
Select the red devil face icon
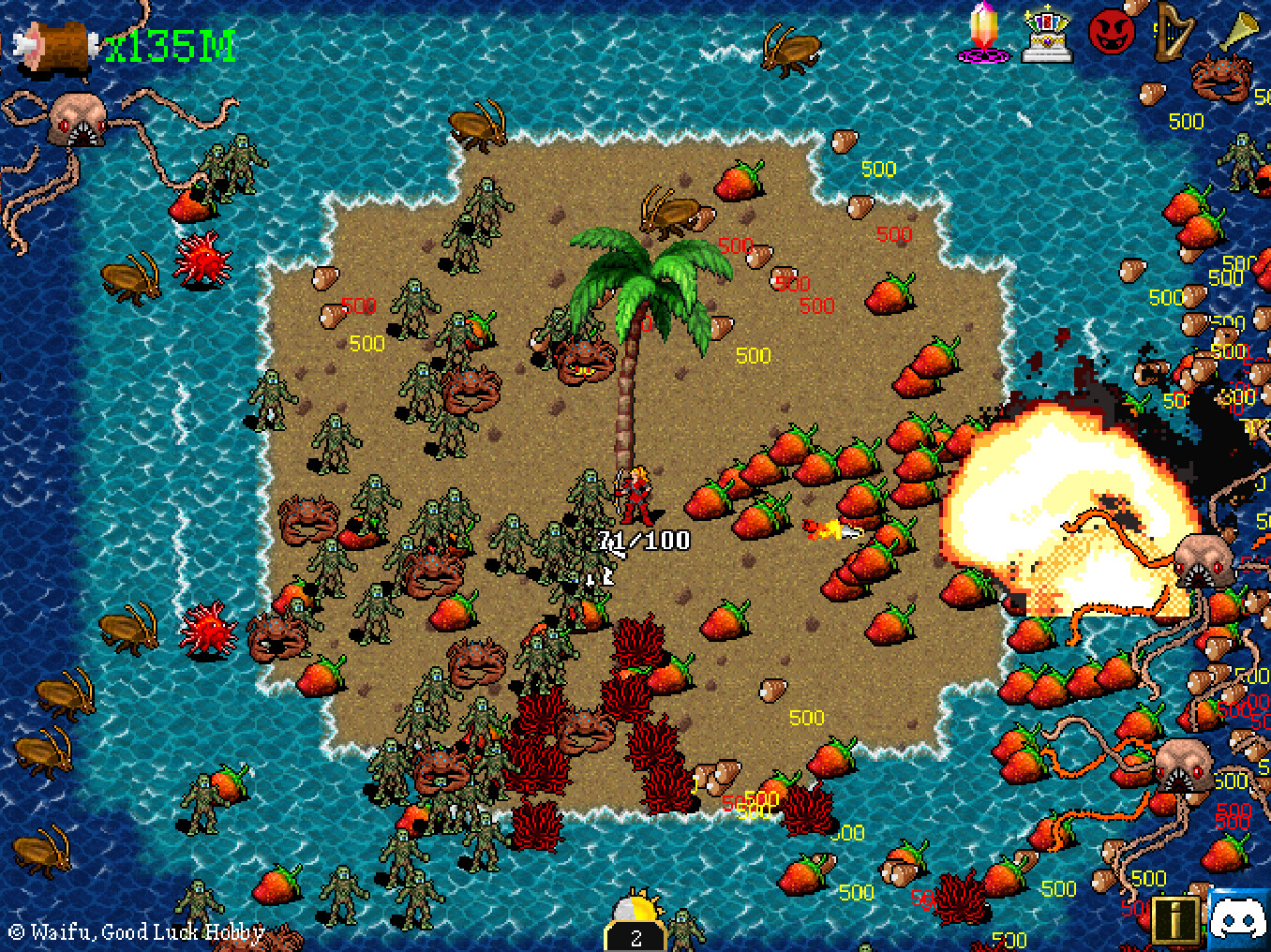pos(1112,33)
